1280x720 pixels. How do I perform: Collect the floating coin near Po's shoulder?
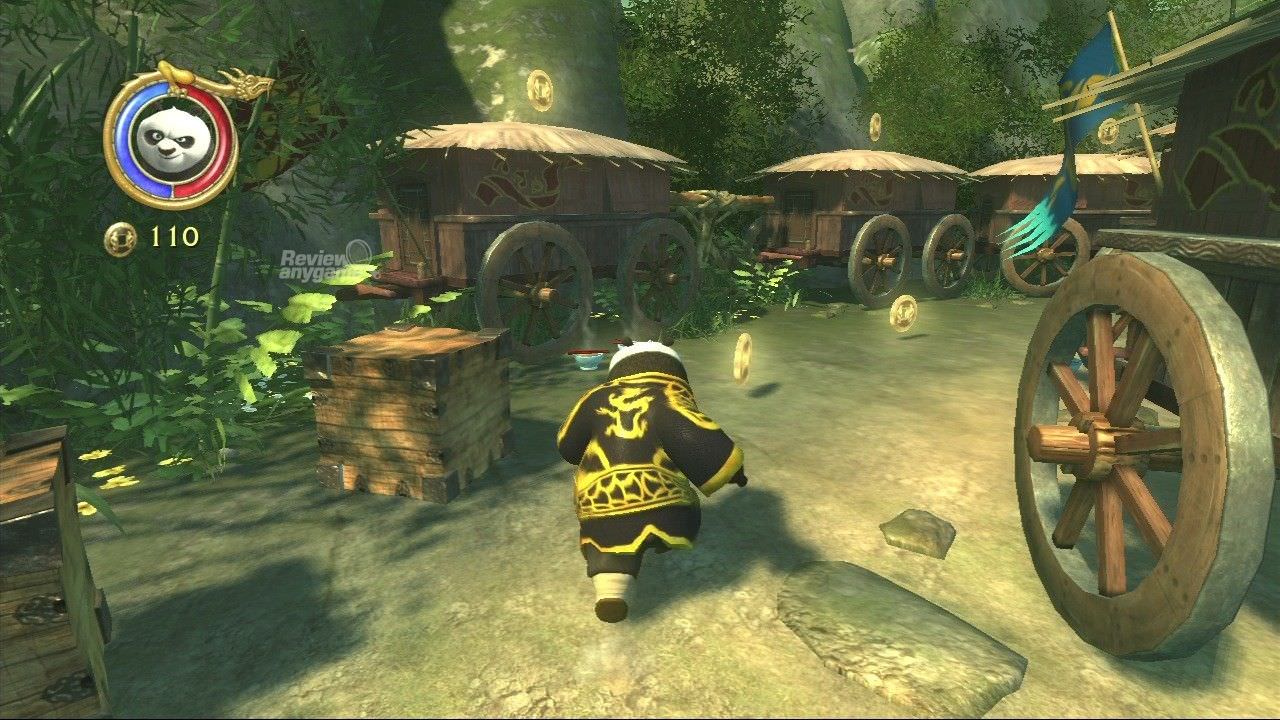[x=741, y=356]
